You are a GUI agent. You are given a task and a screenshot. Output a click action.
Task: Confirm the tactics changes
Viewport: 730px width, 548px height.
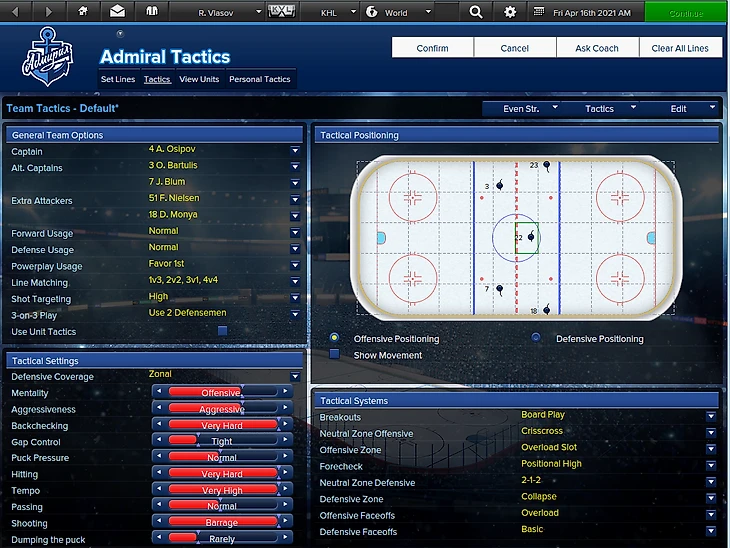432,48
